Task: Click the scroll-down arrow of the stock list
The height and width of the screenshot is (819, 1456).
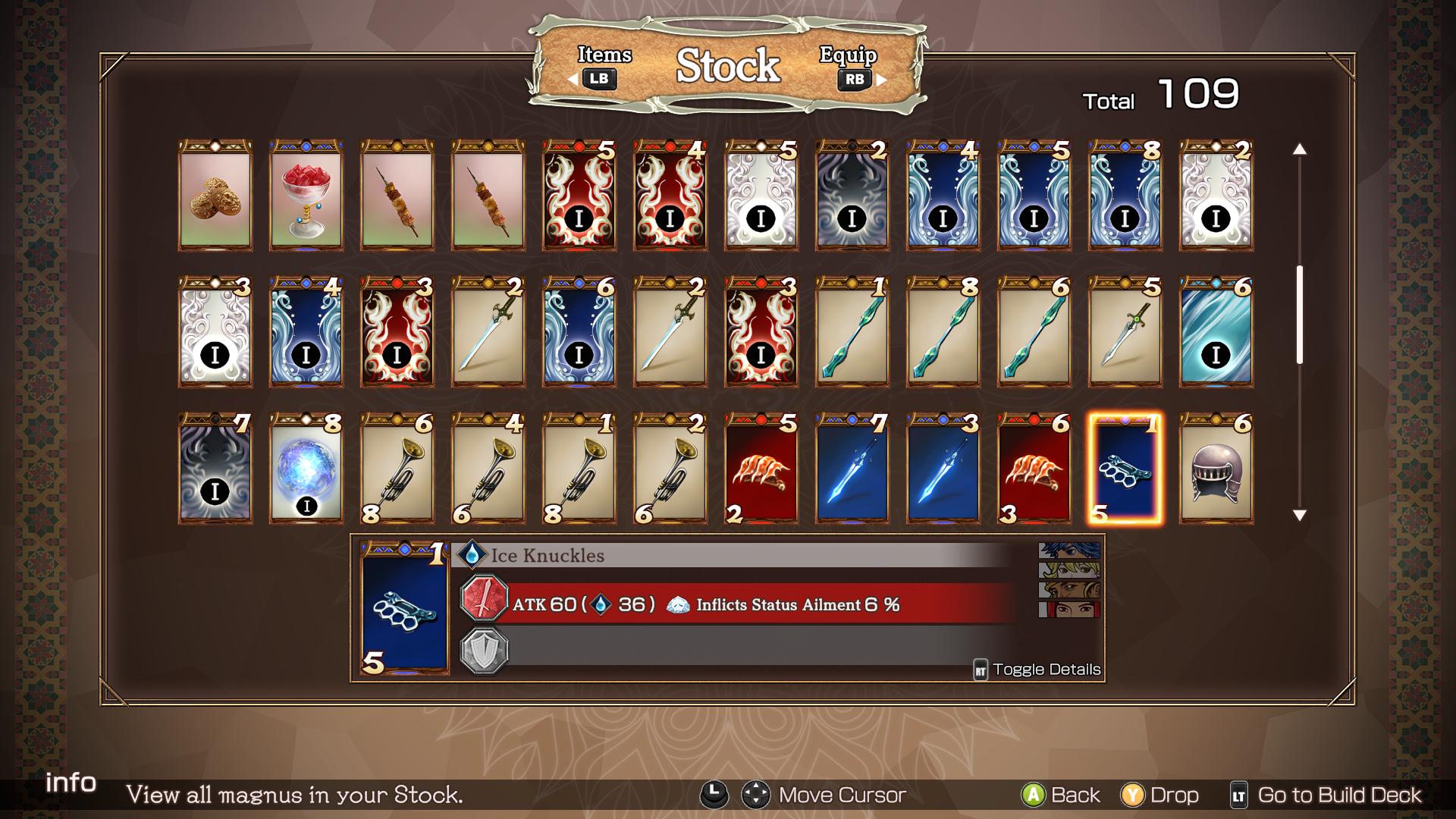Action: point(1300,516)
